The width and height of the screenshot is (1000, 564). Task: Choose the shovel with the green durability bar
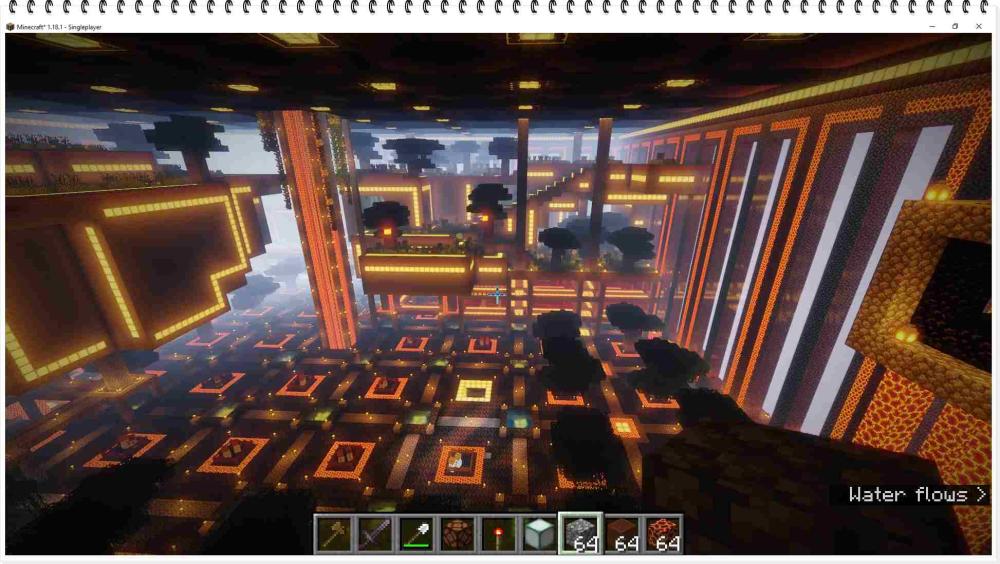pyautogui.click(x=416, y=534)
